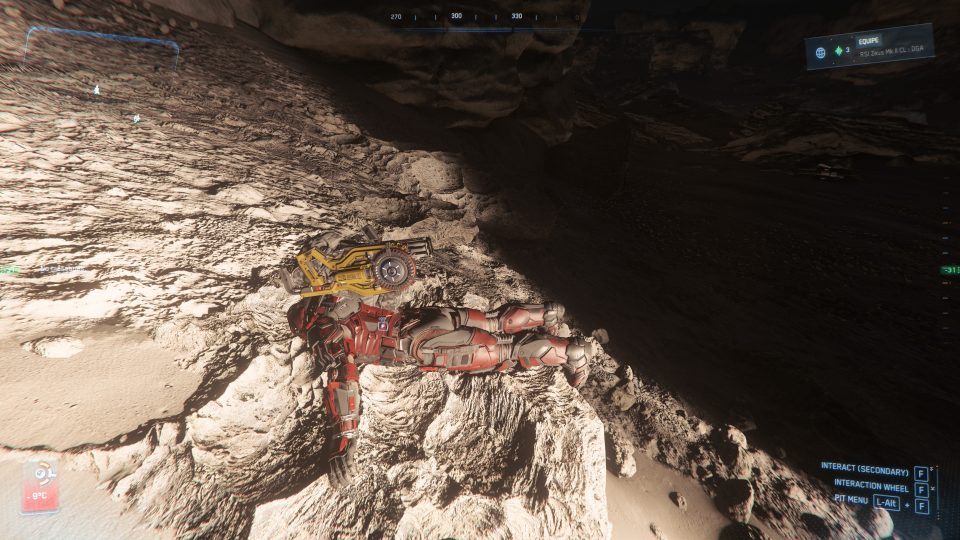Click the suit status temperature widget
The width and height of the screenshot is (960, 540).
coord(40,486)
